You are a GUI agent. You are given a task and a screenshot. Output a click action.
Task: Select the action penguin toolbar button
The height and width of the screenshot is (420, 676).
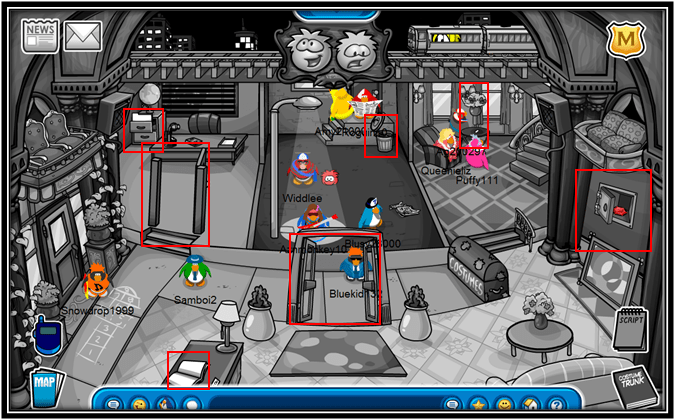click(166, 405)
